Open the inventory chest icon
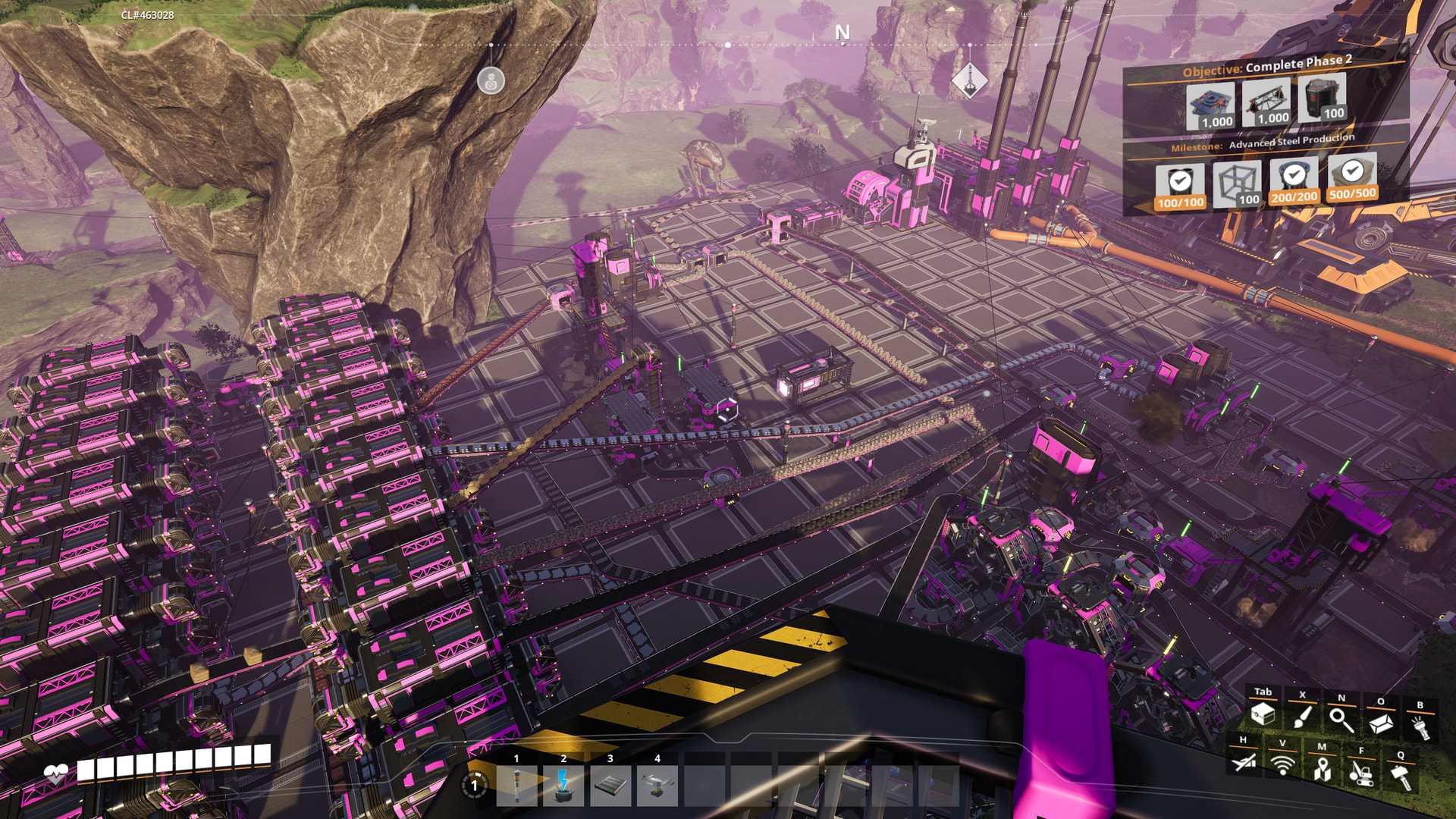 point(1263,714)
